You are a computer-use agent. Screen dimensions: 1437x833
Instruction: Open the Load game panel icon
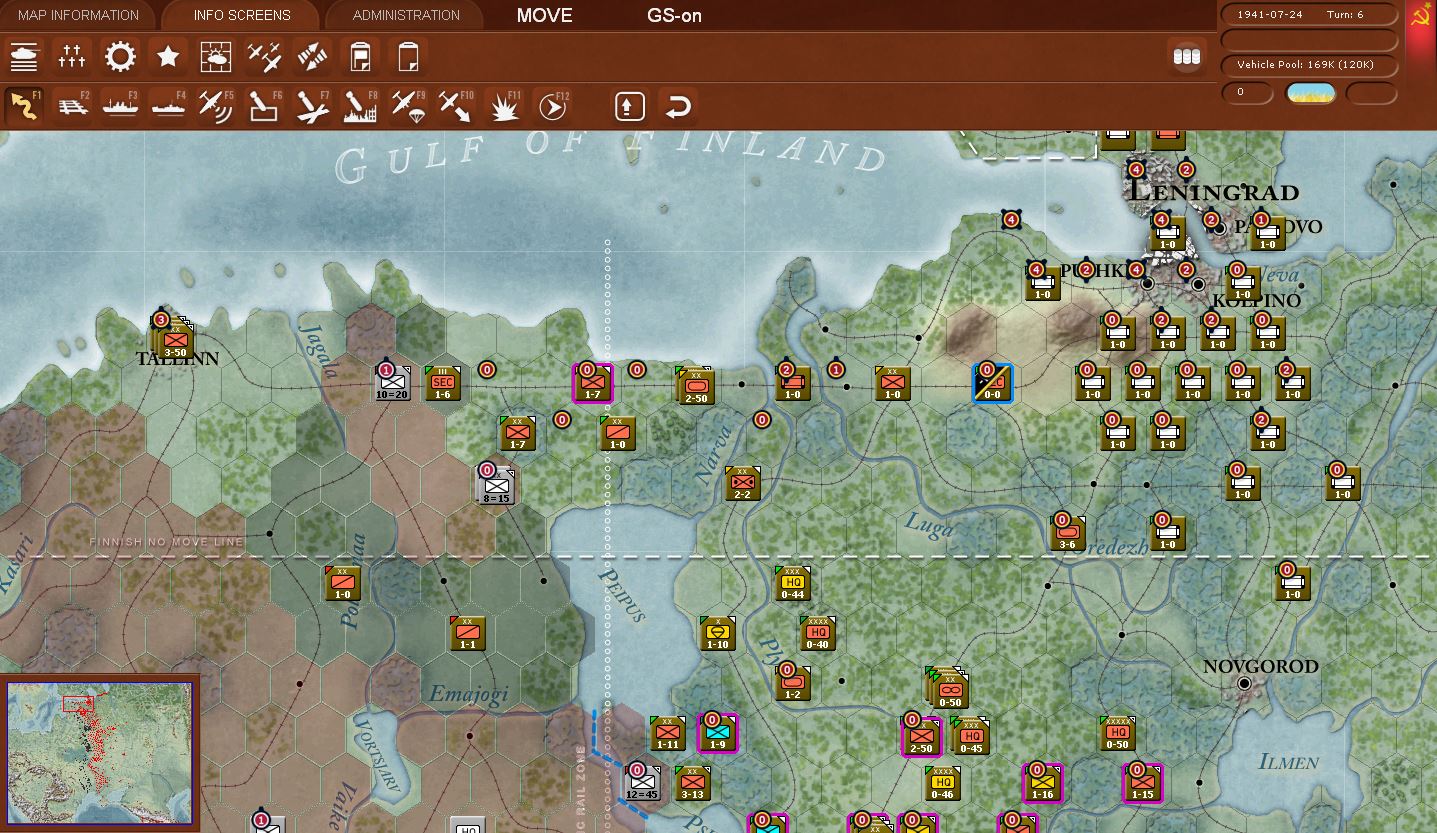[407, 57]
